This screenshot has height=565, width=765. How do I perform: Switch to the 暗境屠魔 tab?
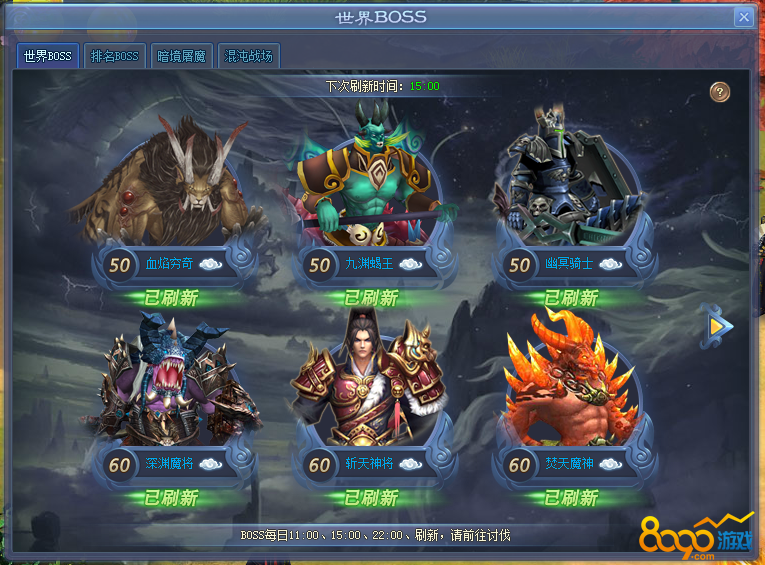[x=181, y=56]
